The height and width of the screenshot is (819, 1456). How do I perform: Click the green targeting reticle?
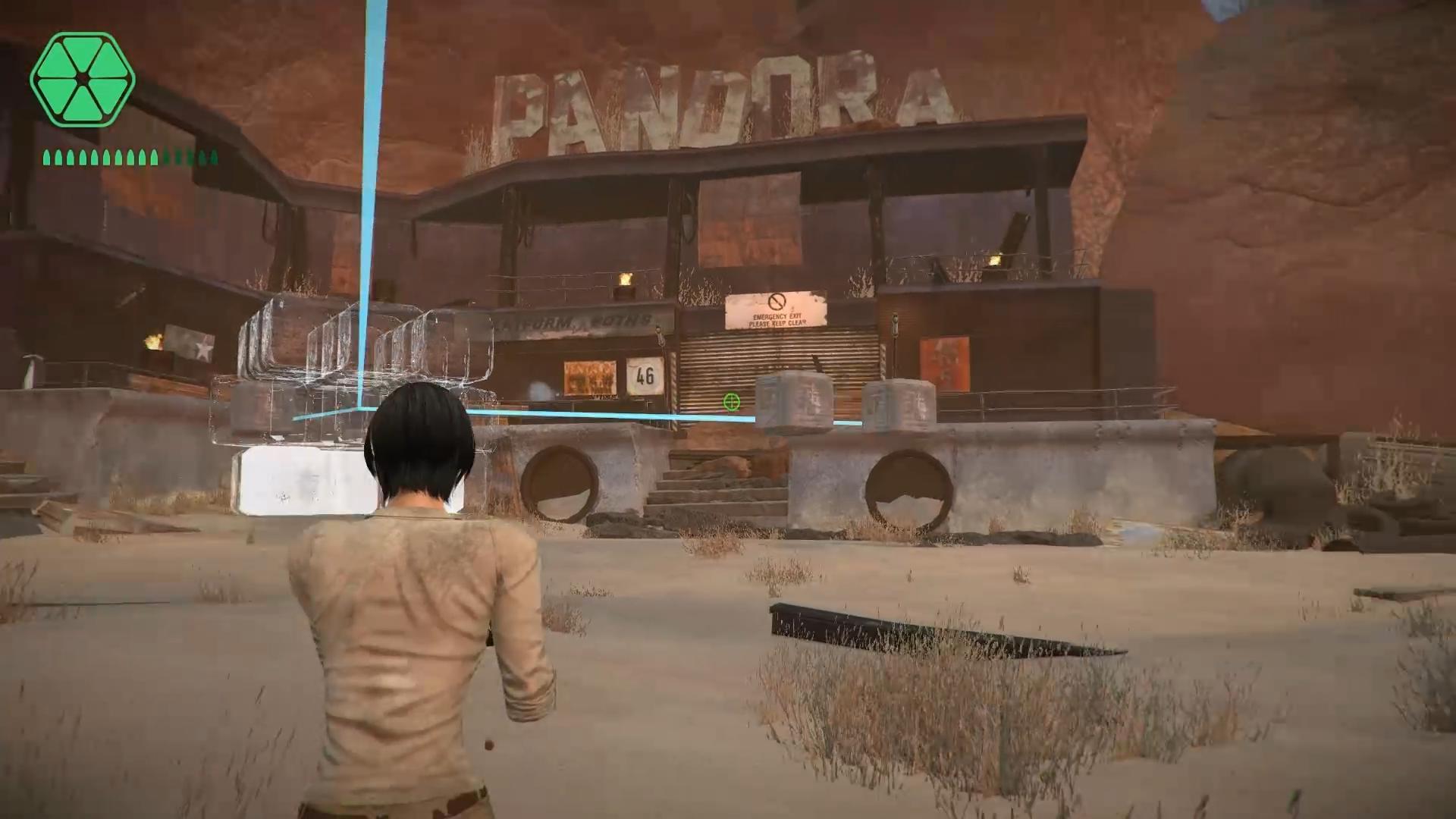pyautogui.click(x=730, y=403)
